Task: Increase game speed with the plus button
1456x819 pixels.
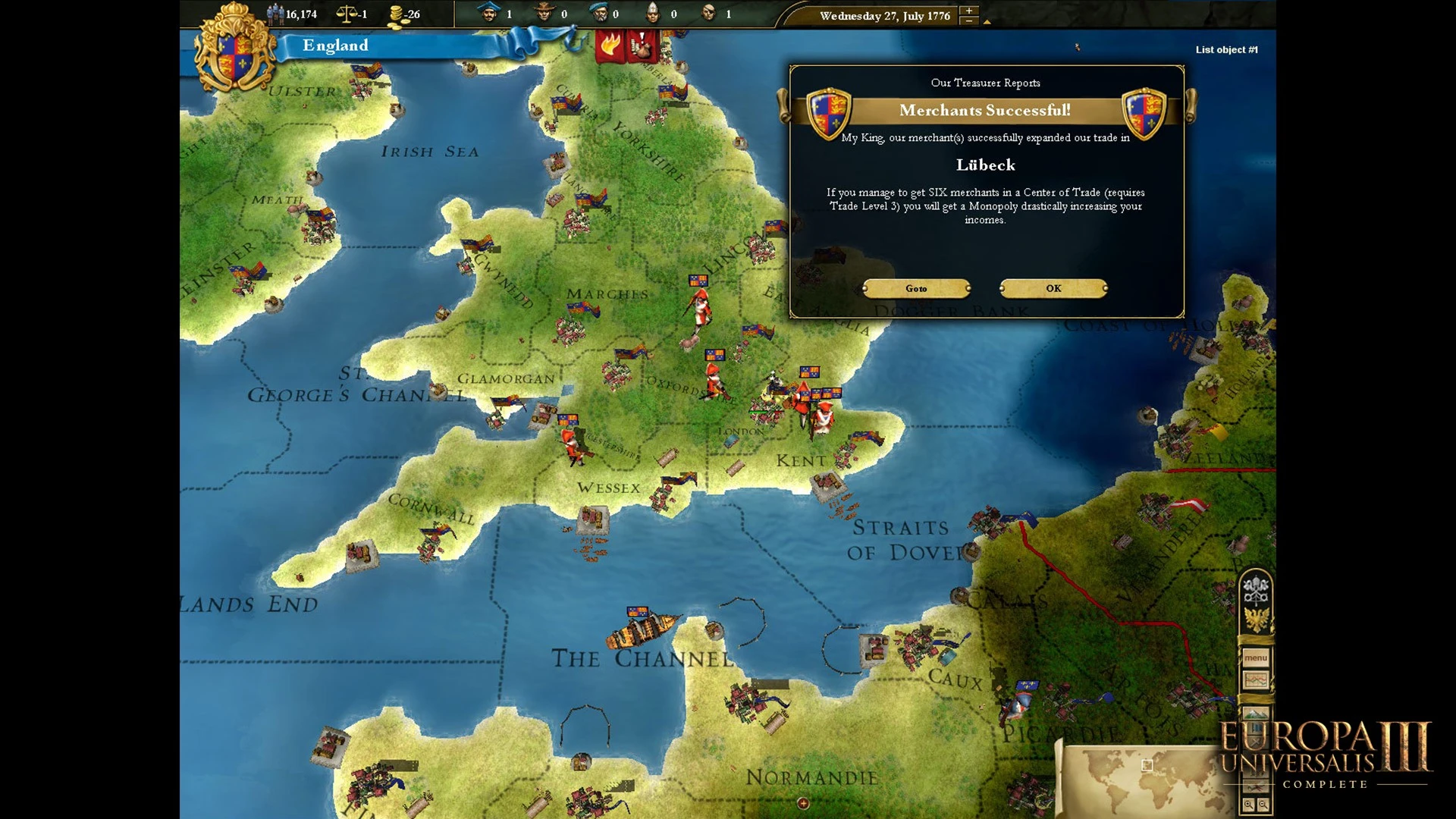Action: 968,11
